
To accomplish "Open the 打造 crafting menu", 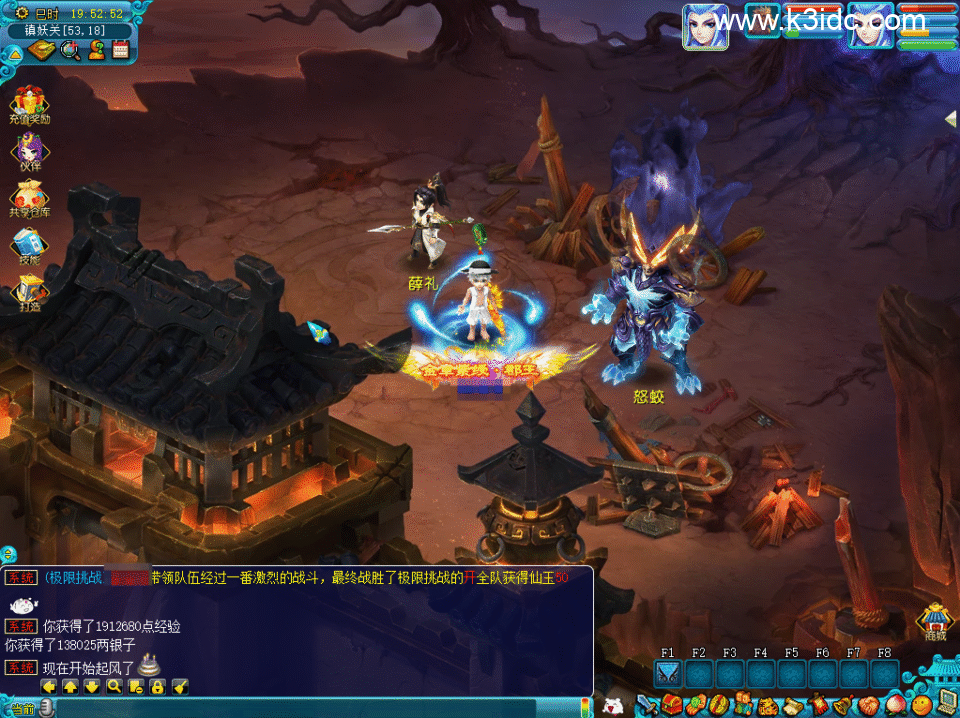I will coord(29,291).
